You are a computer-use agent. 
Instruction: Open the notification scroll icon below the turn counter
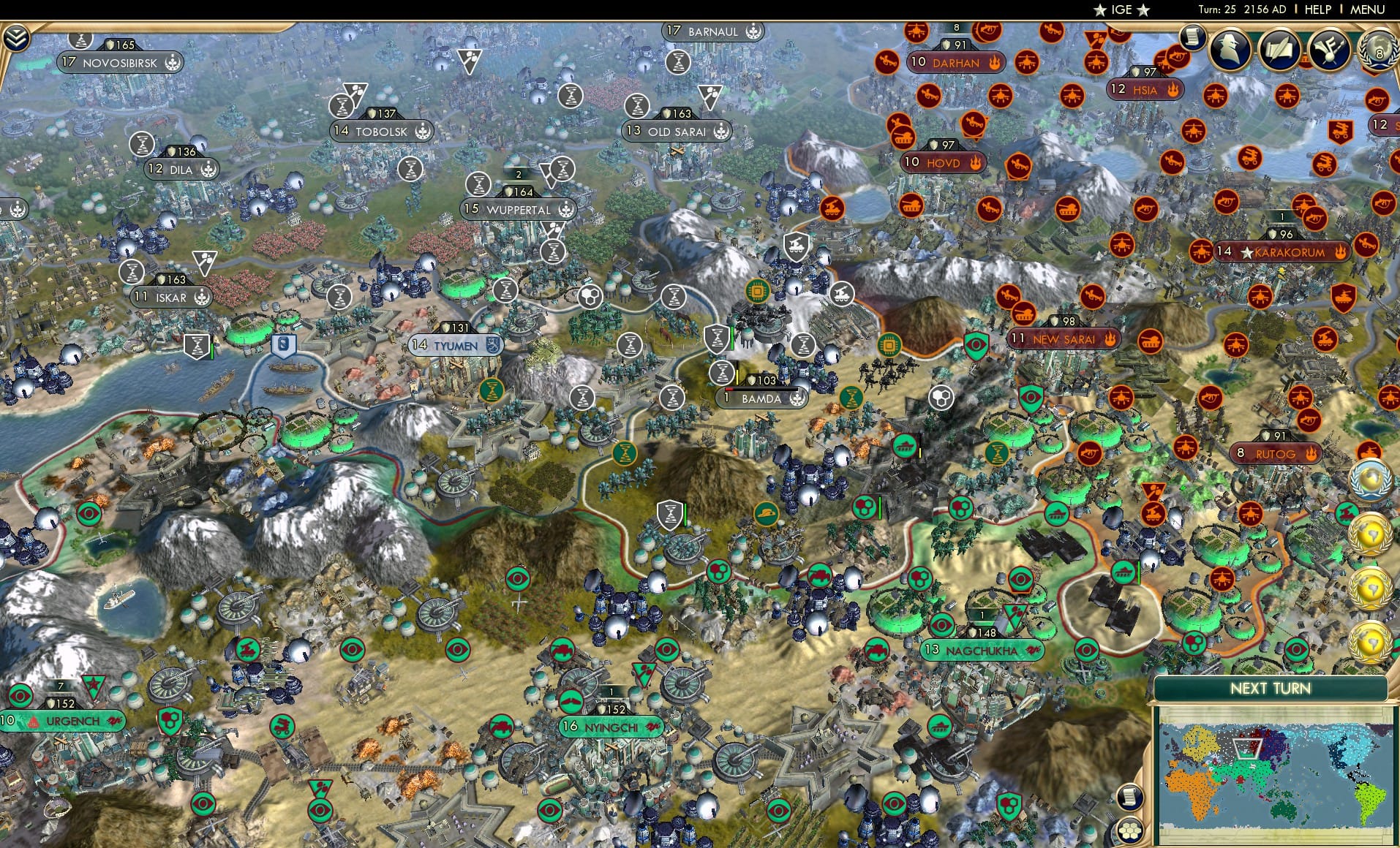coord(1191,38)
